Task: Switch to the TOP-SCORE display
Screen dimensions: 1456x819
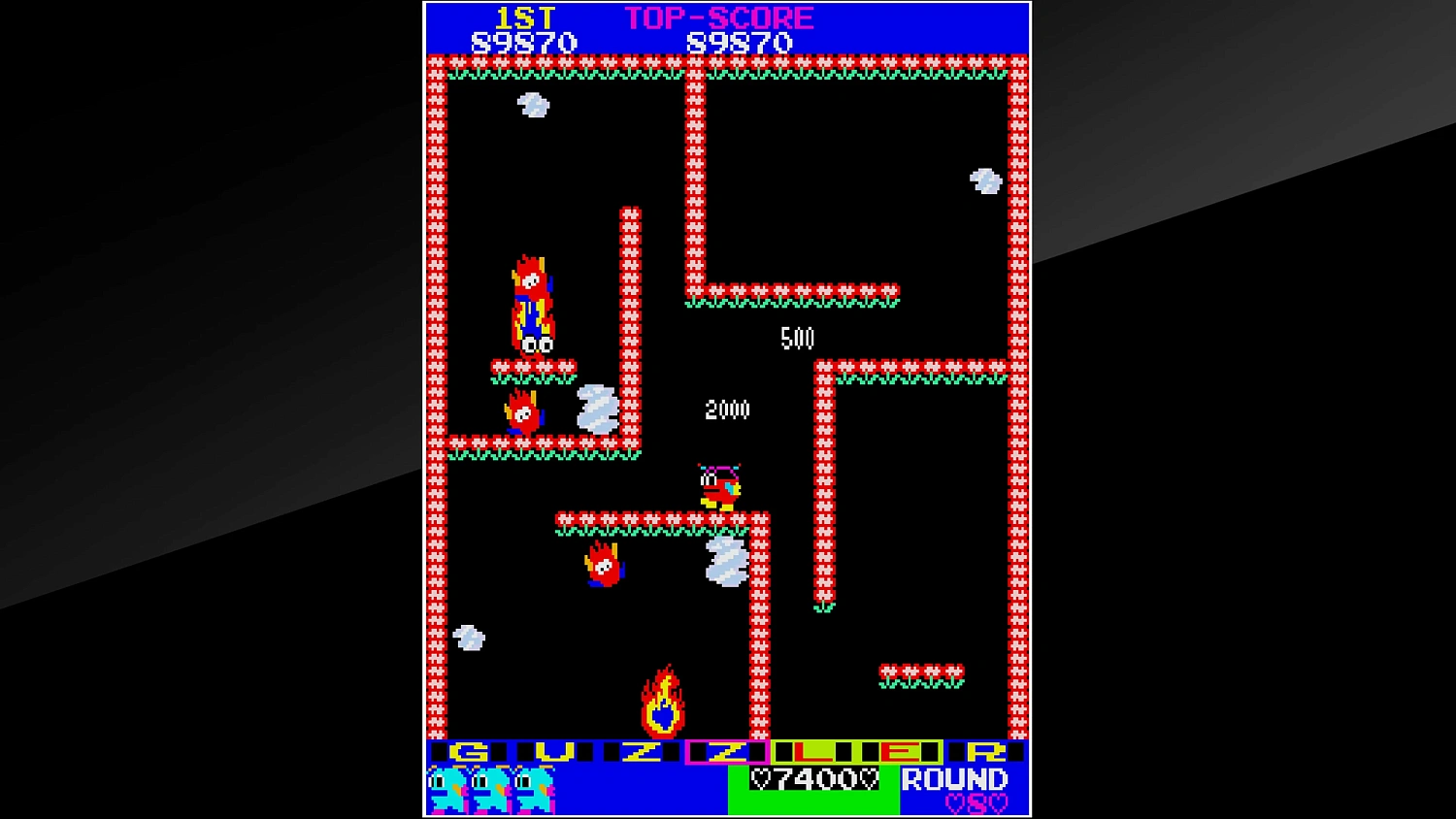Action: (720, 16)
